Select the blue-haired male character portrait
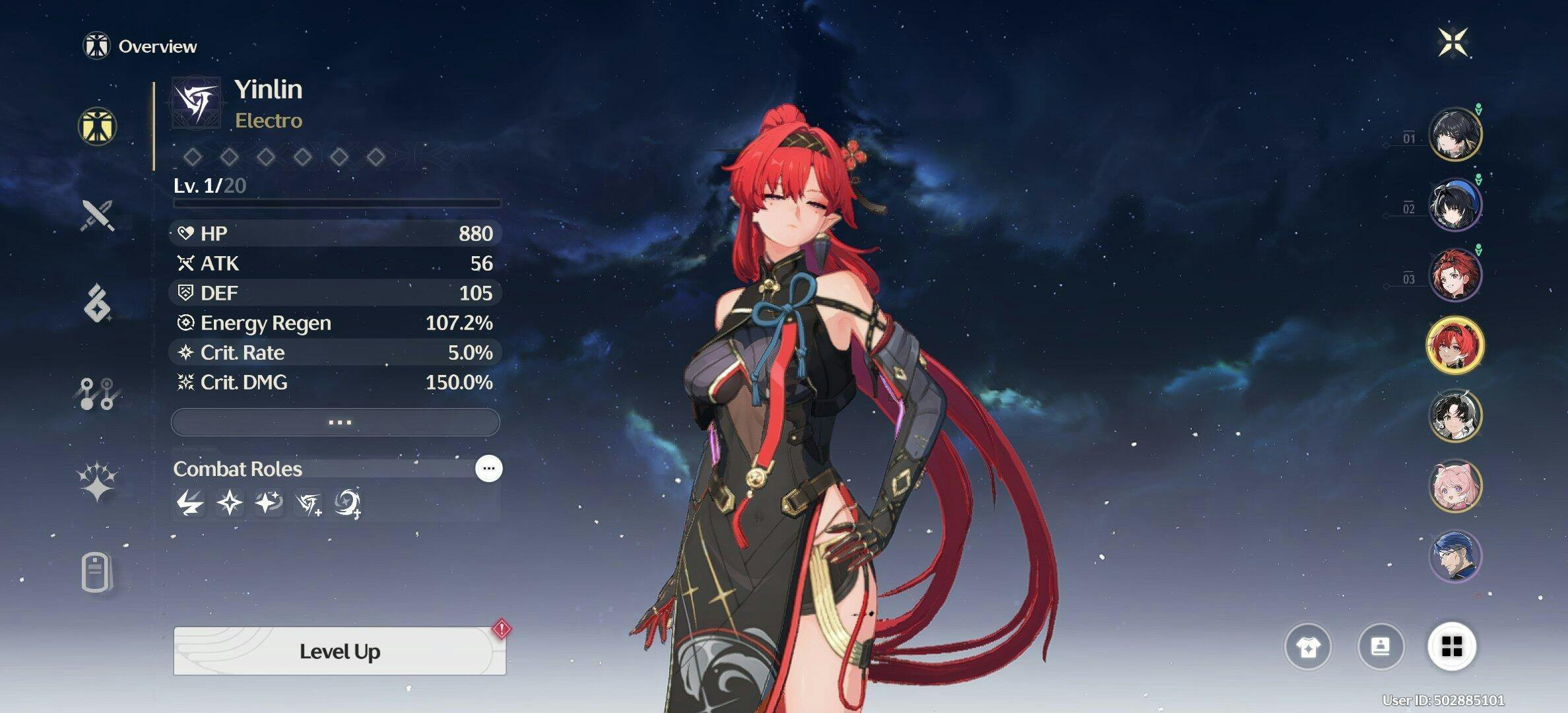Viewport: 1568px width, 713px height. [x=1454, y=556]
